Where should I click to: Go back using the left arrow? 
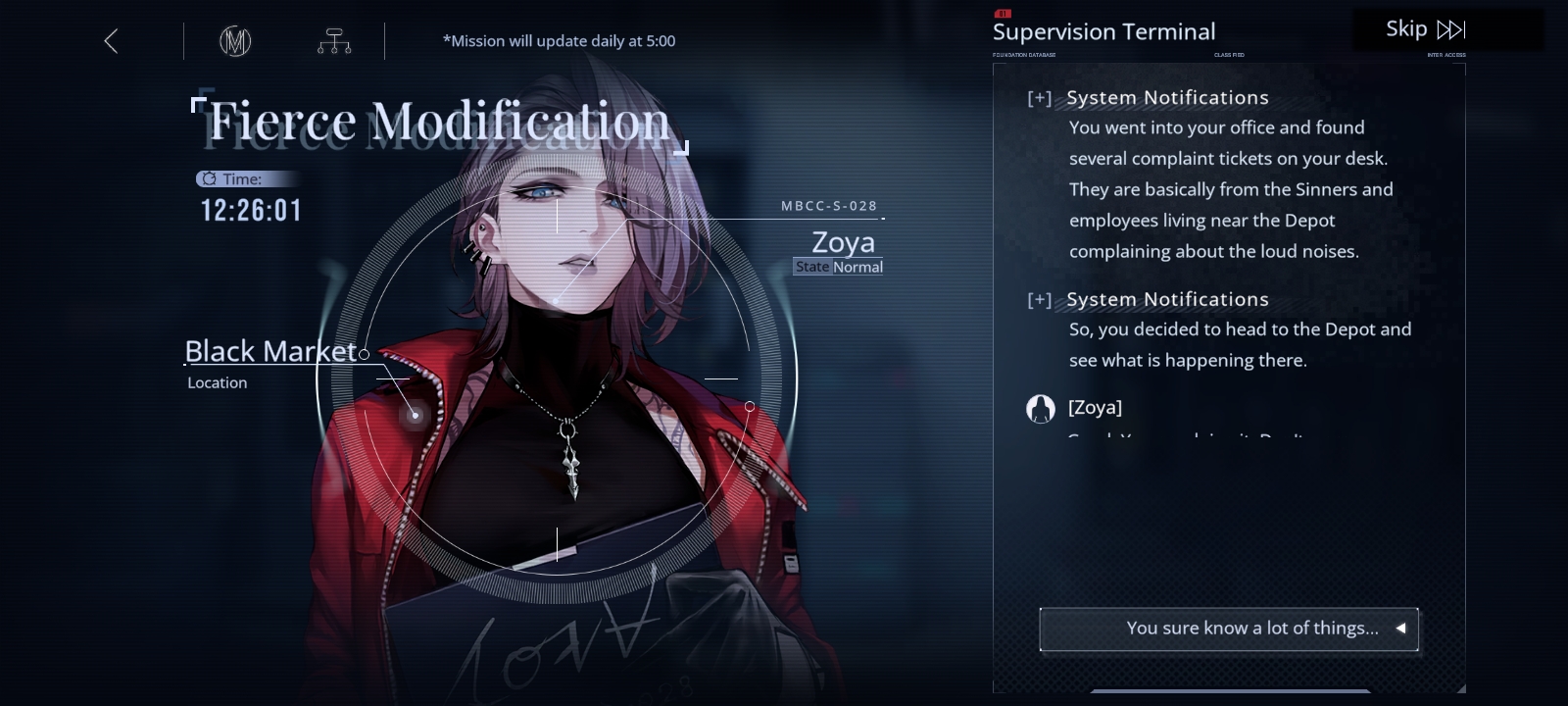pos(111,41)
